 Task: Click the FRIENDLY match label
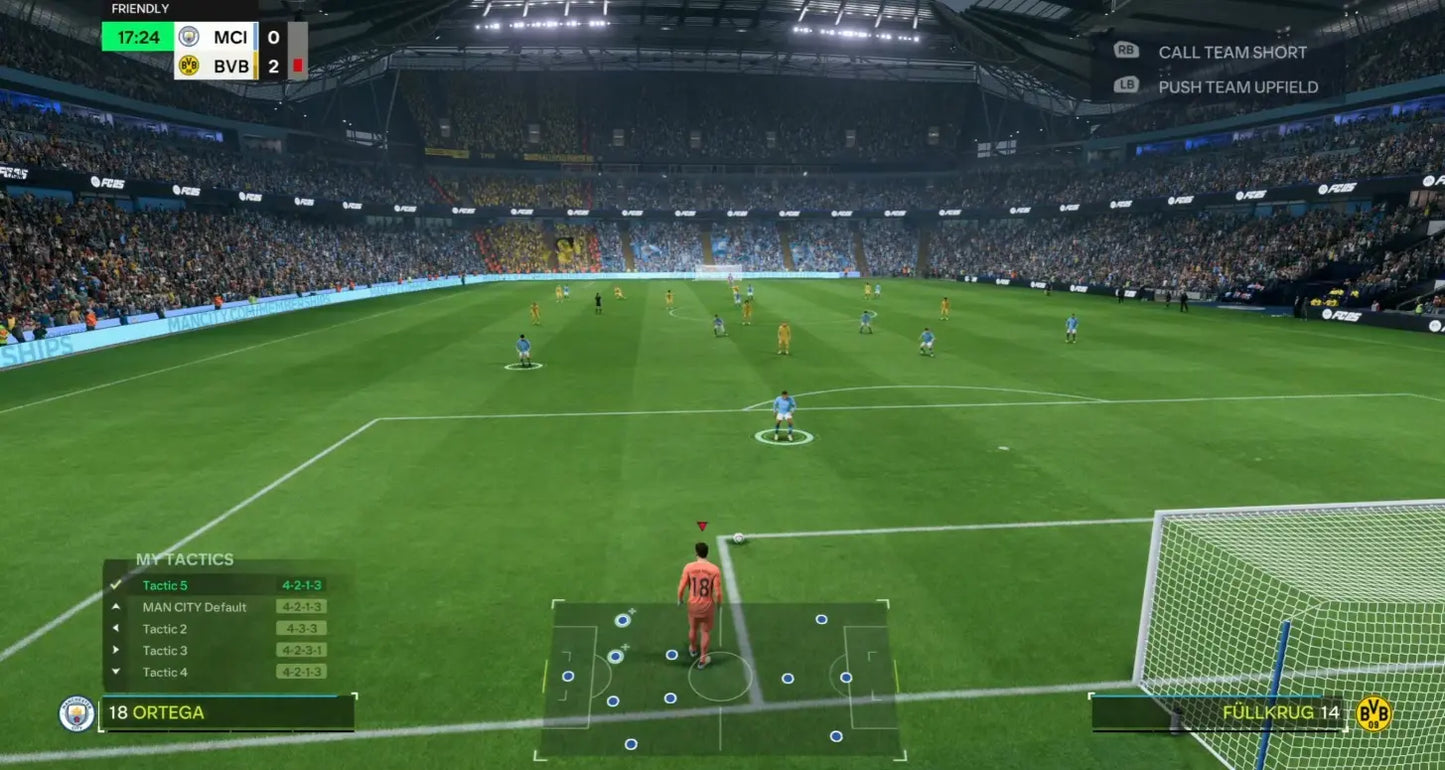[140, 8]
